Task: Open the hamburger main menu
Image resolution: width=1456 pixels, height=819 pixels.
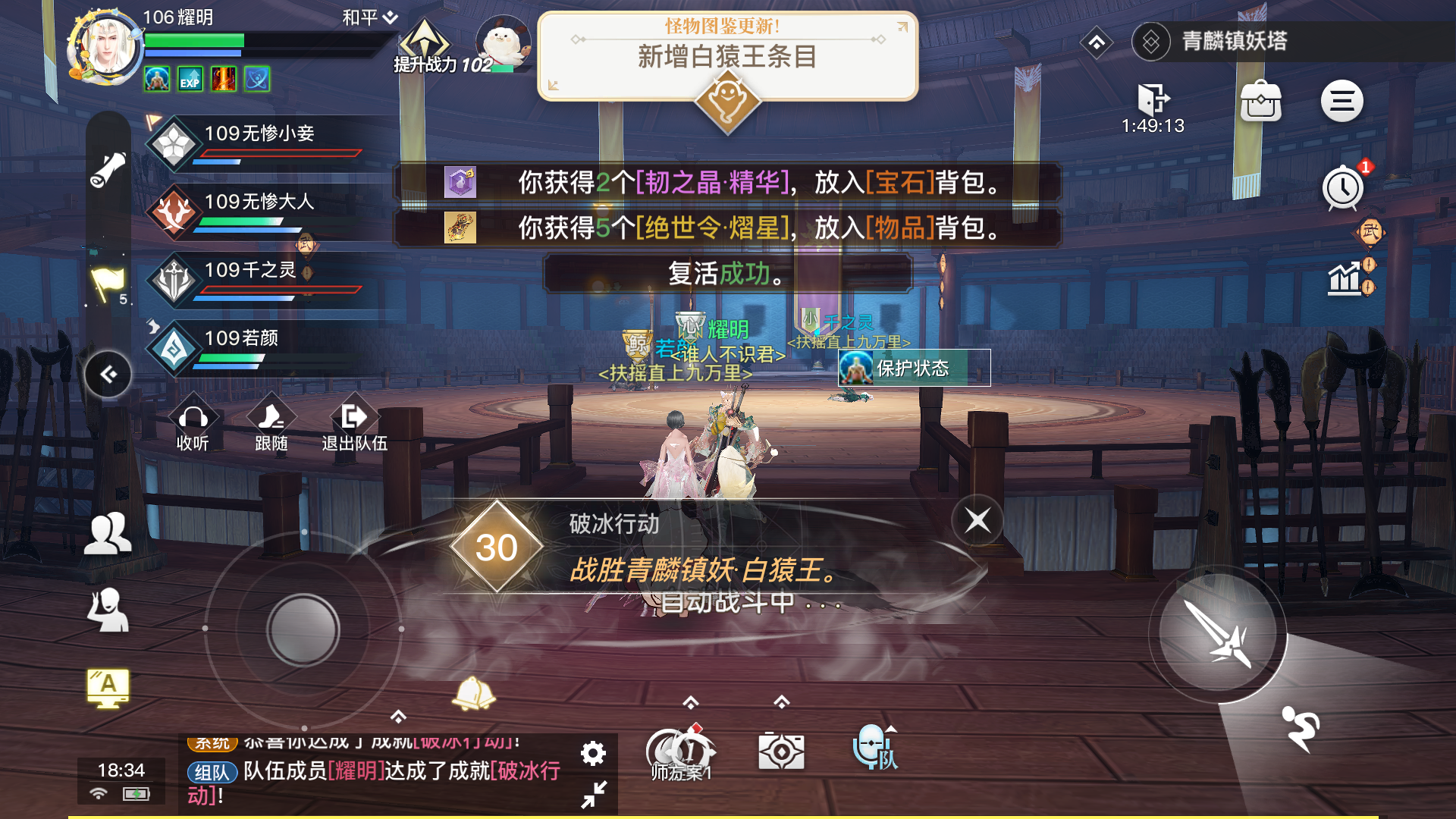Action: click(x=1341, y=100)
